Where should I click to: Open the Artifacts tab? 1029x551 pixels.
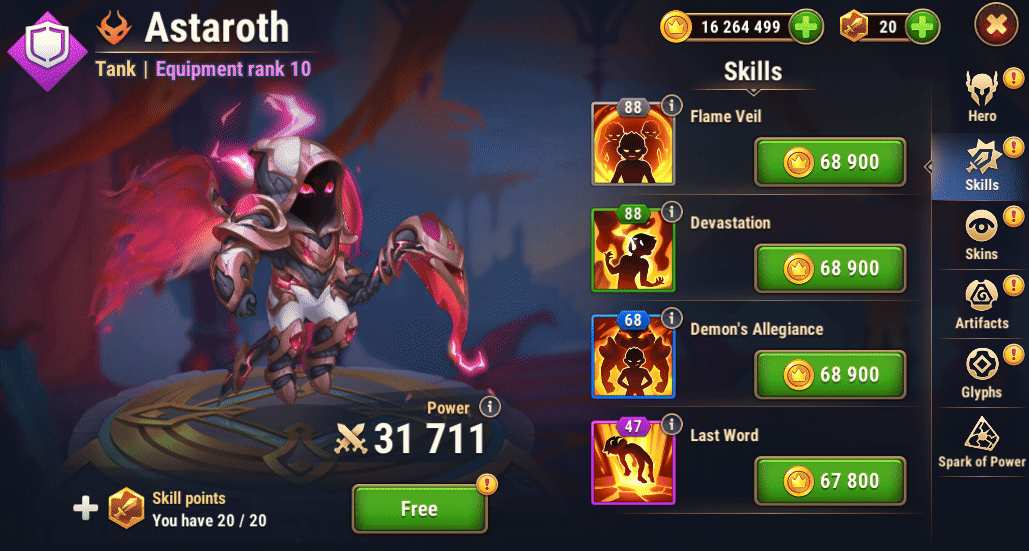pyautogui.click(x=981, y=303)
